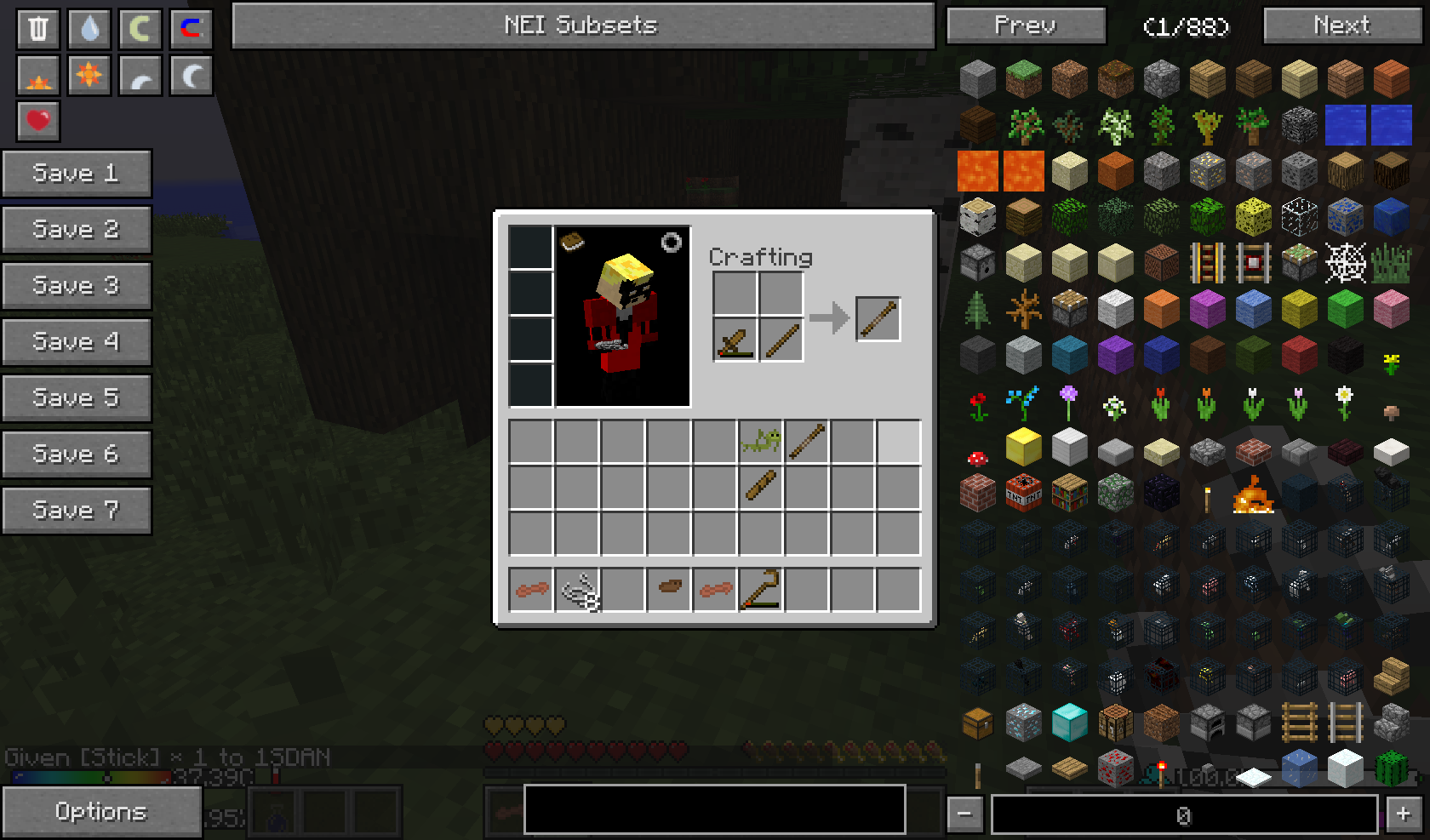Select the Save 7 slot
This screenshot has width=1430, height=840.
(x=76, y=511)
